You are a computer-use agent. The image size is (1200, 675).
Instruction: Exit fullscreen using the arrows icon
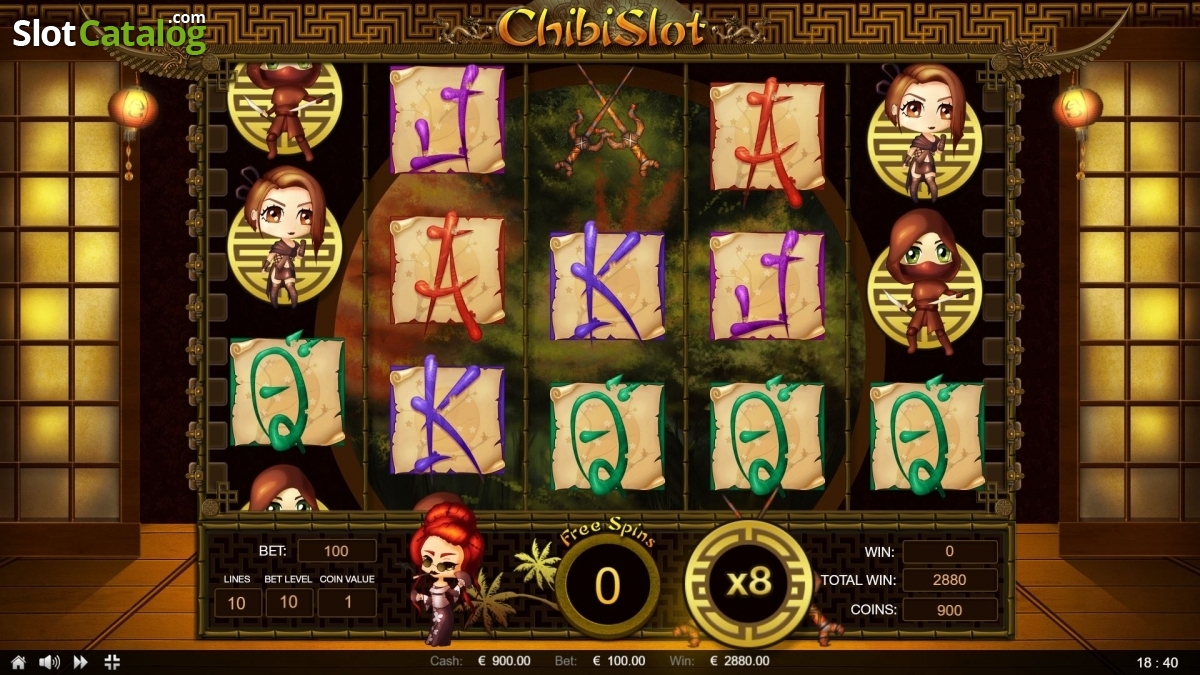pos(111,661)
